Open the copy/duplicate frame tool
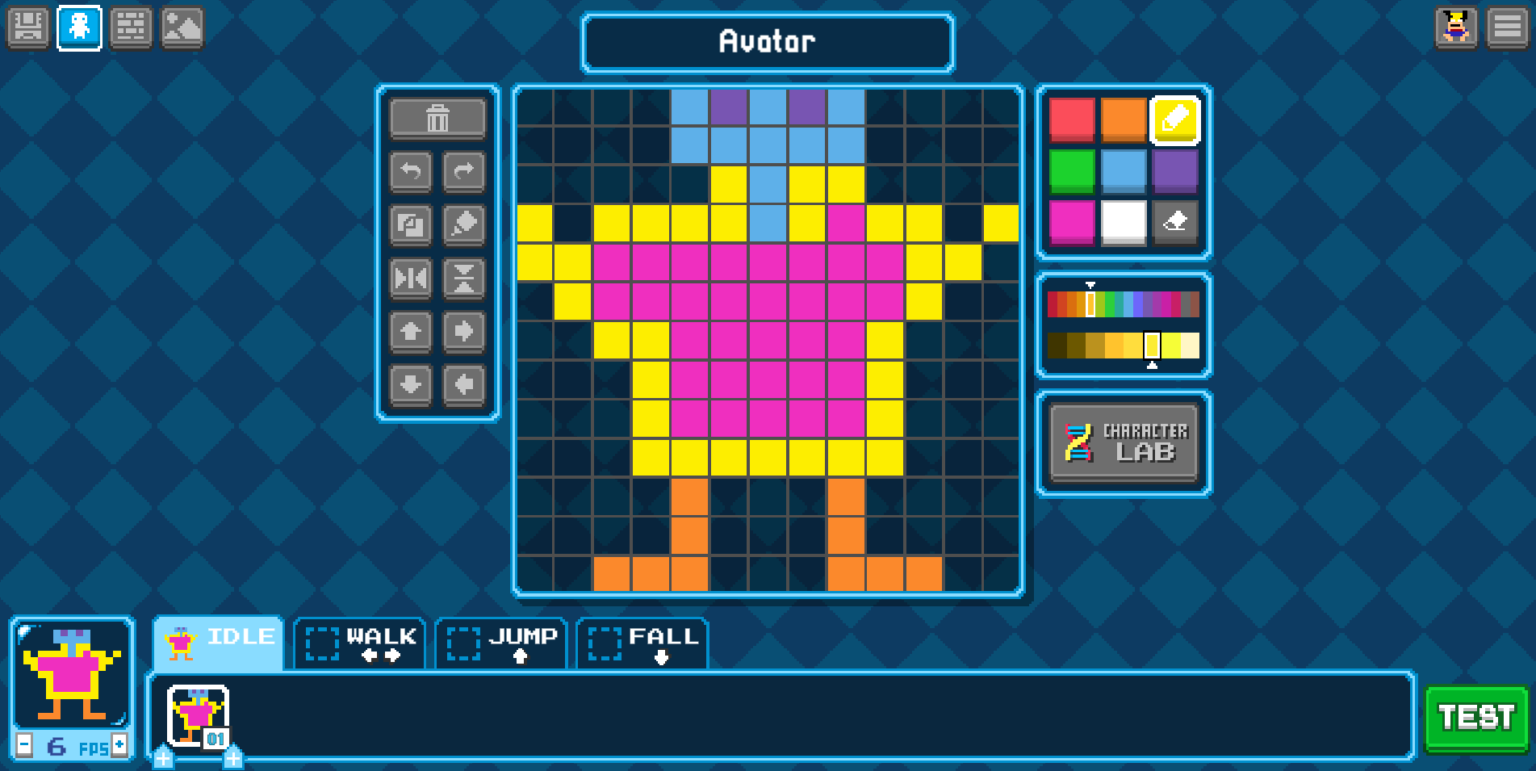Viewport: 1536px width, 771px height. point(410,225)
